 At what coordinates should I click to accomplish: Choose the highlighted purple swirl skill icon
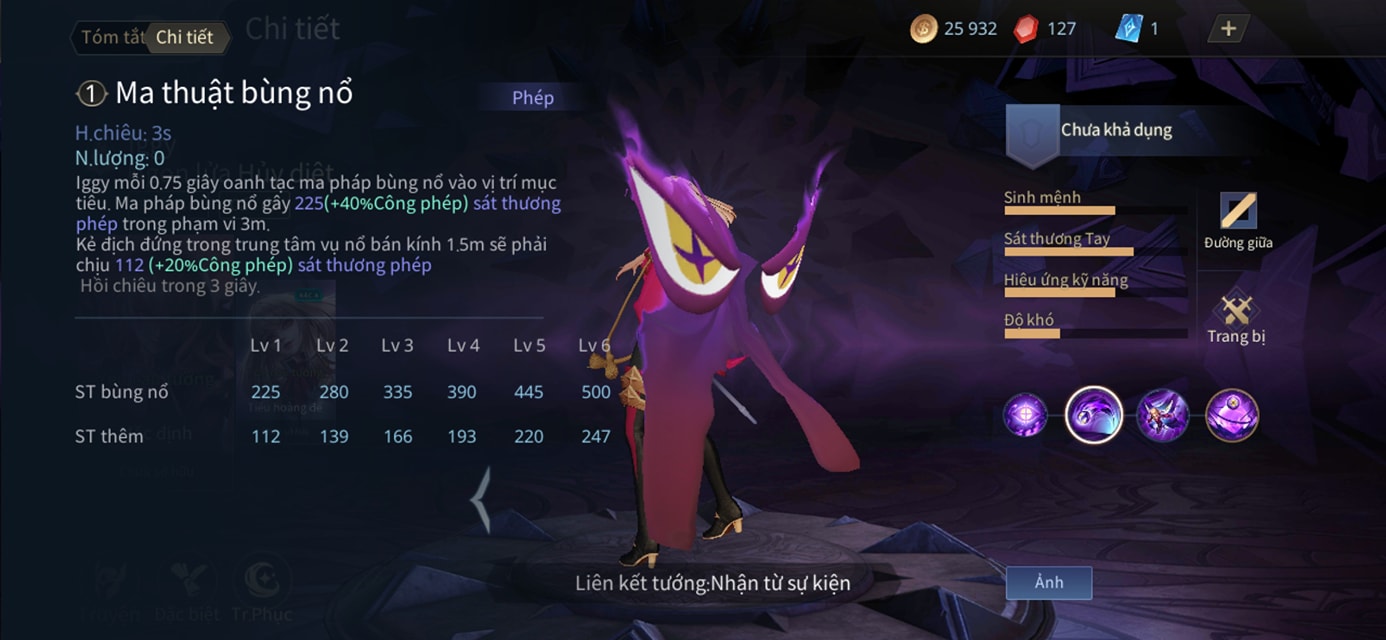pos(1094,415)
